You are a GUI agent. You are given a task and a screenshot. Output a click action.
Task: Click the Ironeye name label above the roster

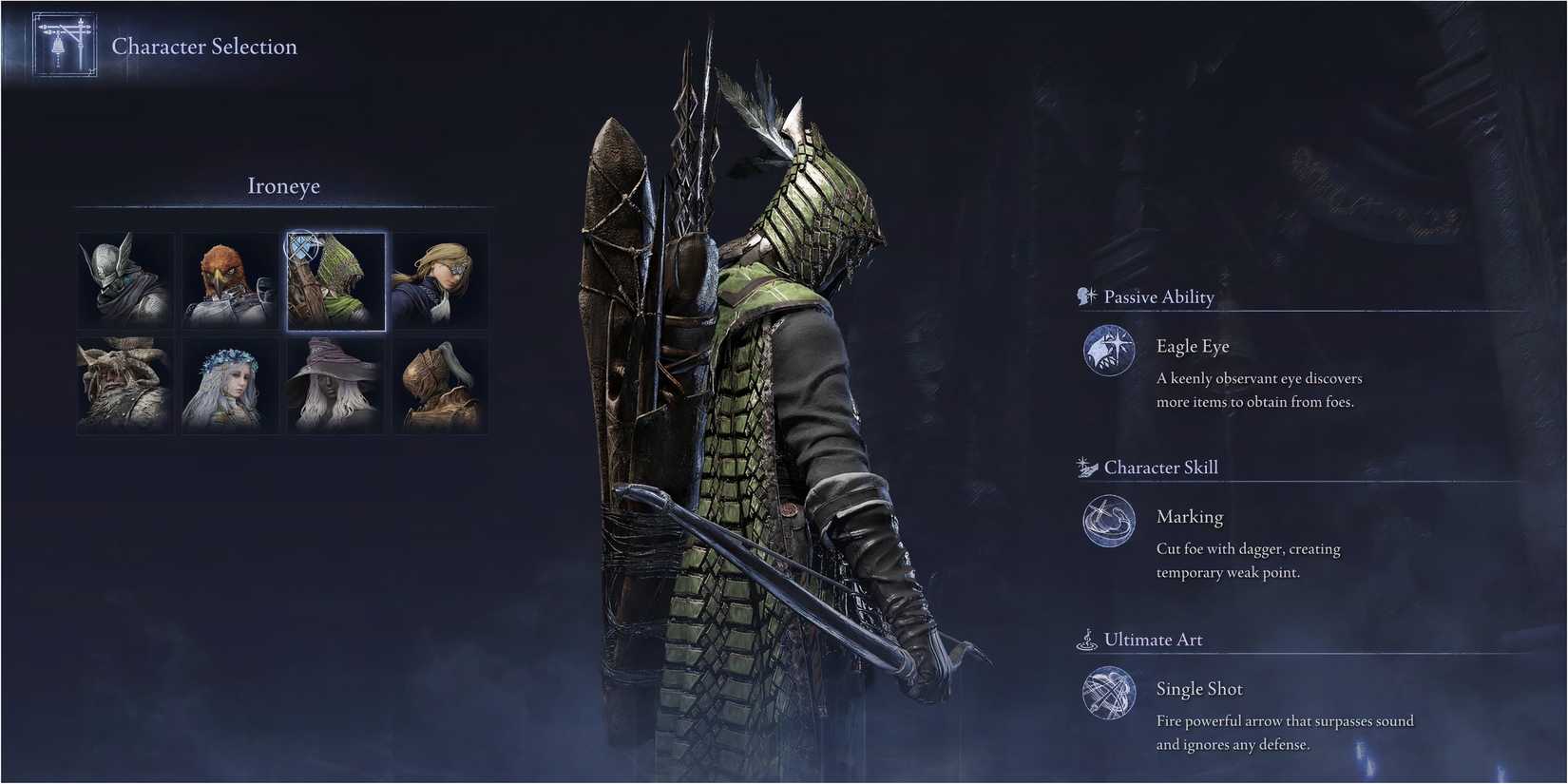pyautogui.click(x=283, y=185)
